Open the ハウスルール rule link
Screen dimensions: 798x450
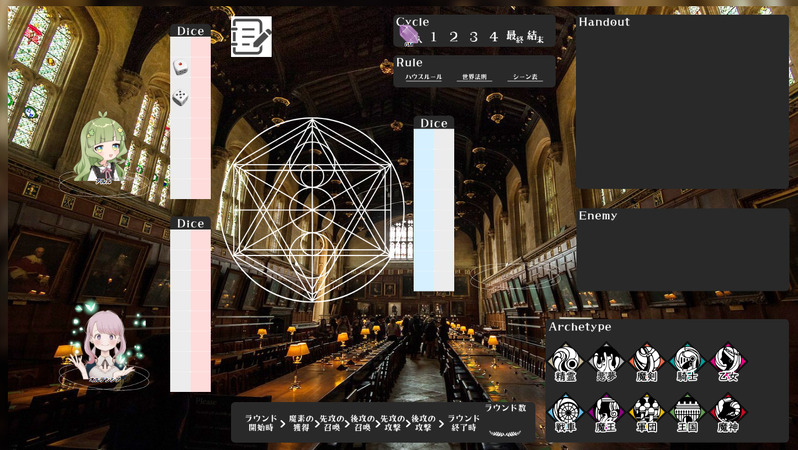pyautogui.click(x=423, y=77)
